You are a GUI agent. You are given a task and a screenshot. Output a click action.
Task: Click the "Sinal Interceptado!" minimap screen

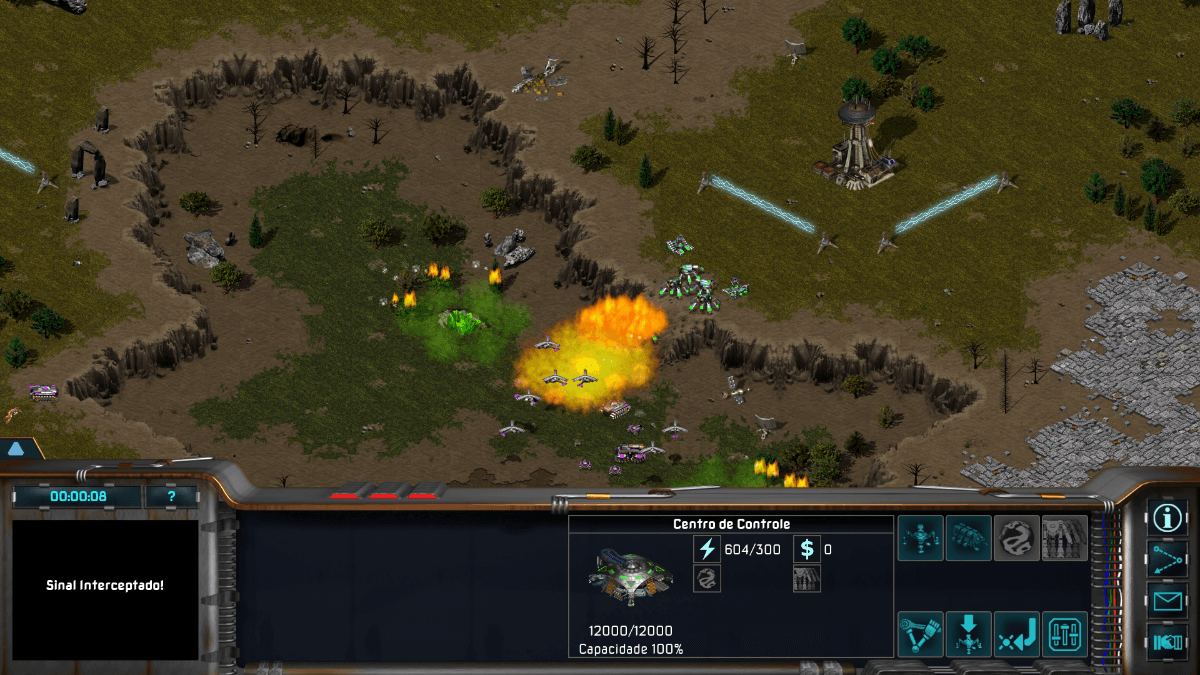pos(105,586)
